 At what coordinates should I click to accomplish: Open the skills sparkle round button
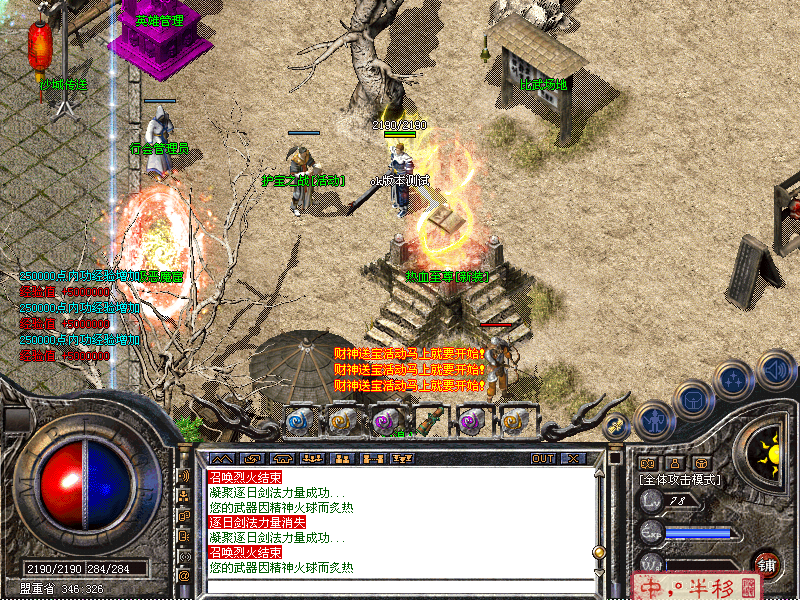[x=734, y=381]
